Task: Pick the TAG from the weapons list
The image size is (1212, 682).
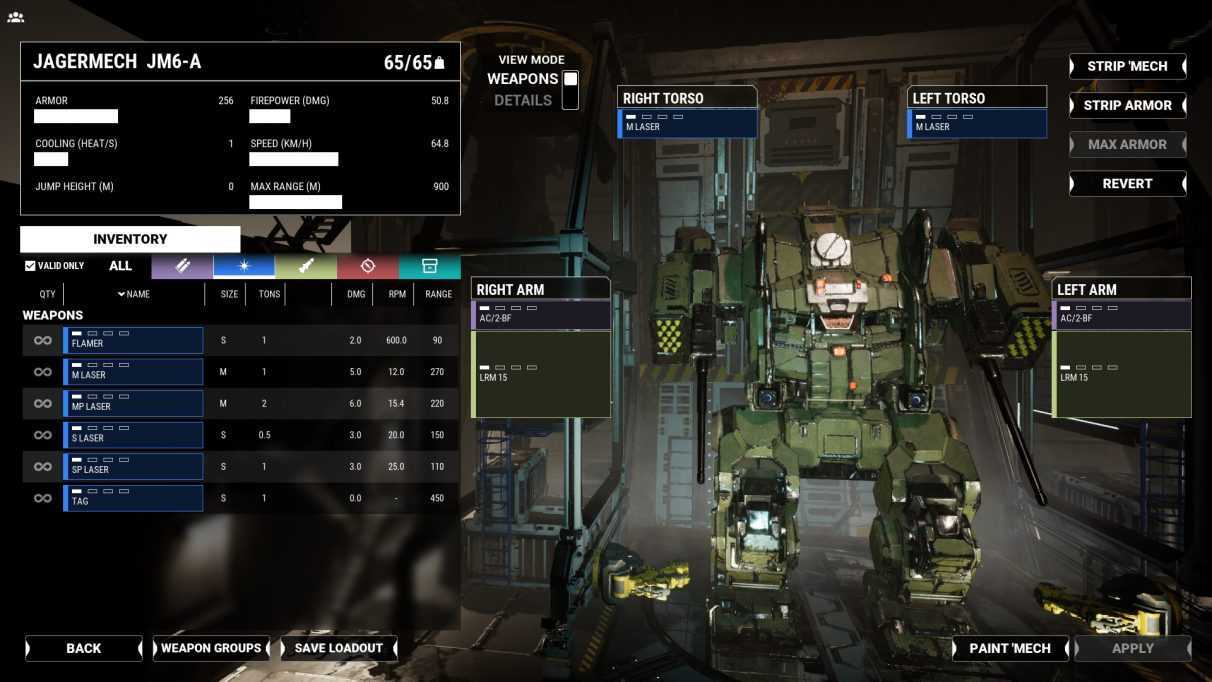Action: click(x=133, y=497)
